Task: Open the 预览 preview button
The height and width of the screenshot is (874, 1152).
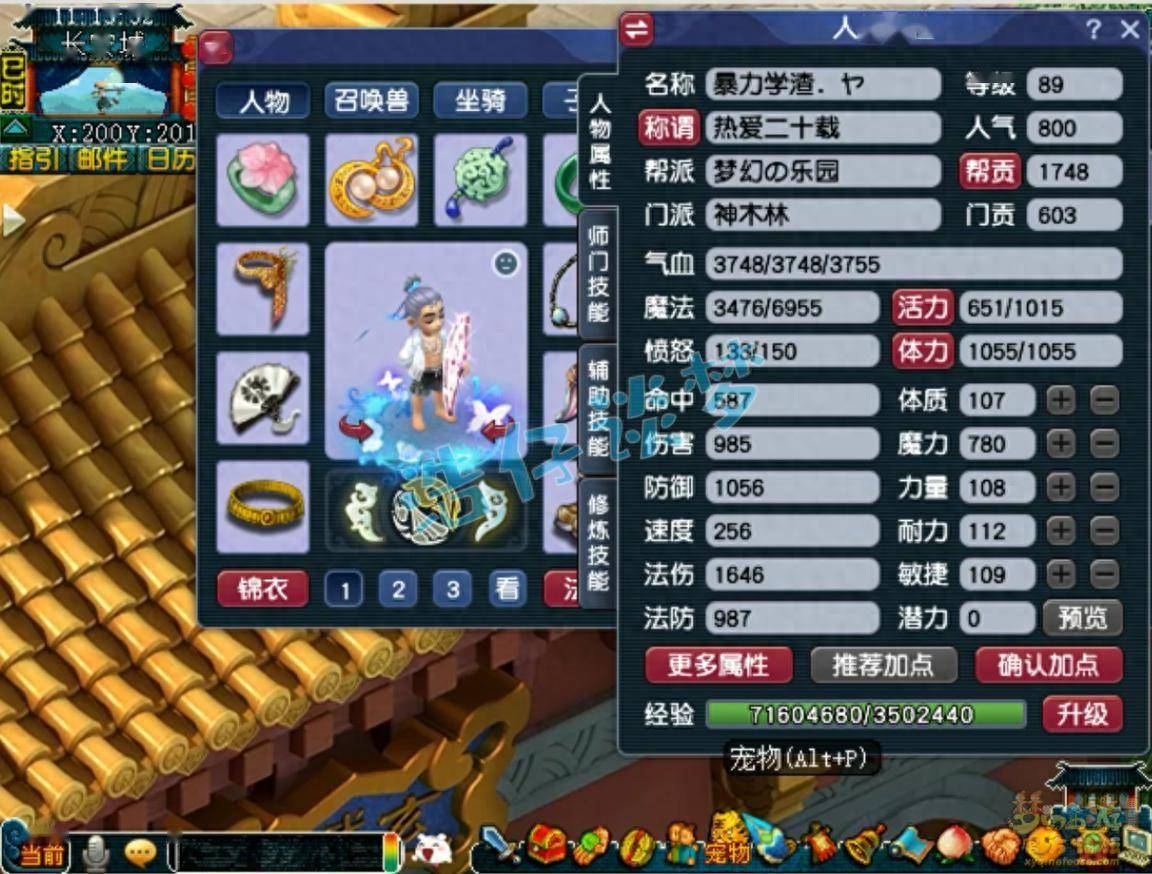Action: click(1082, 618)
